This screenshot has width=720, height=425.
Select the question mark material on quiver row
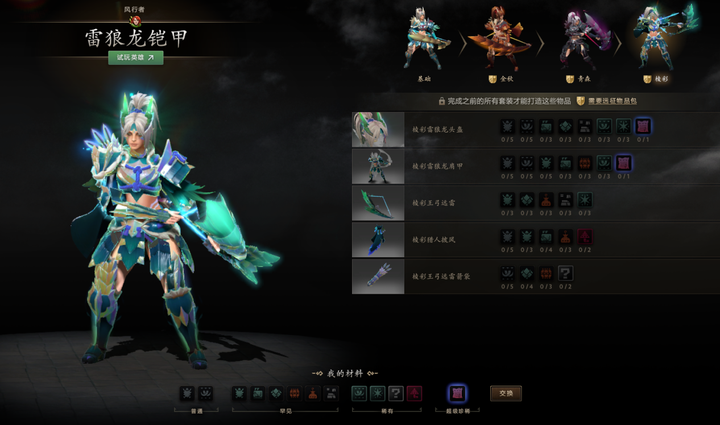coord(566,272)
